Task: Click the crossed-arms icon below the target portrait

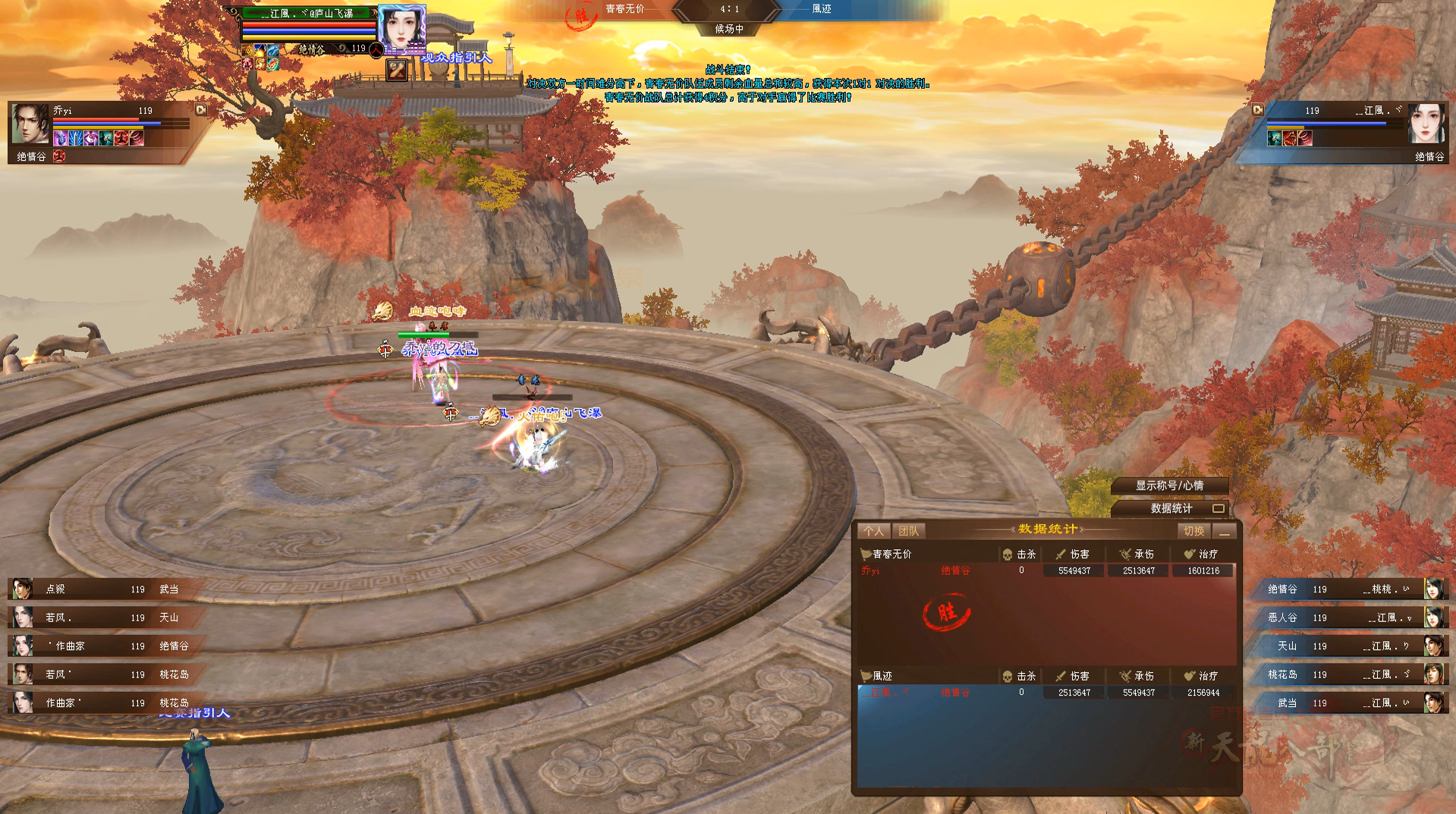Action: 397,71
